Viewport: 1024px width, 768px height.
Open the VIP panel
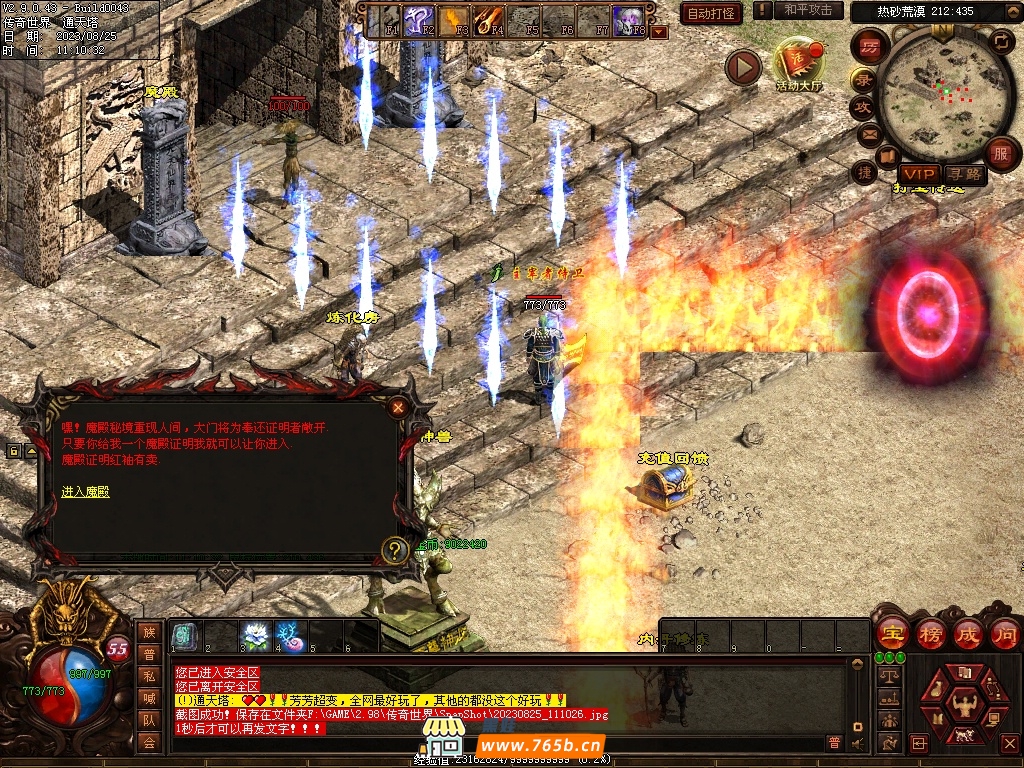click(918, 174)
